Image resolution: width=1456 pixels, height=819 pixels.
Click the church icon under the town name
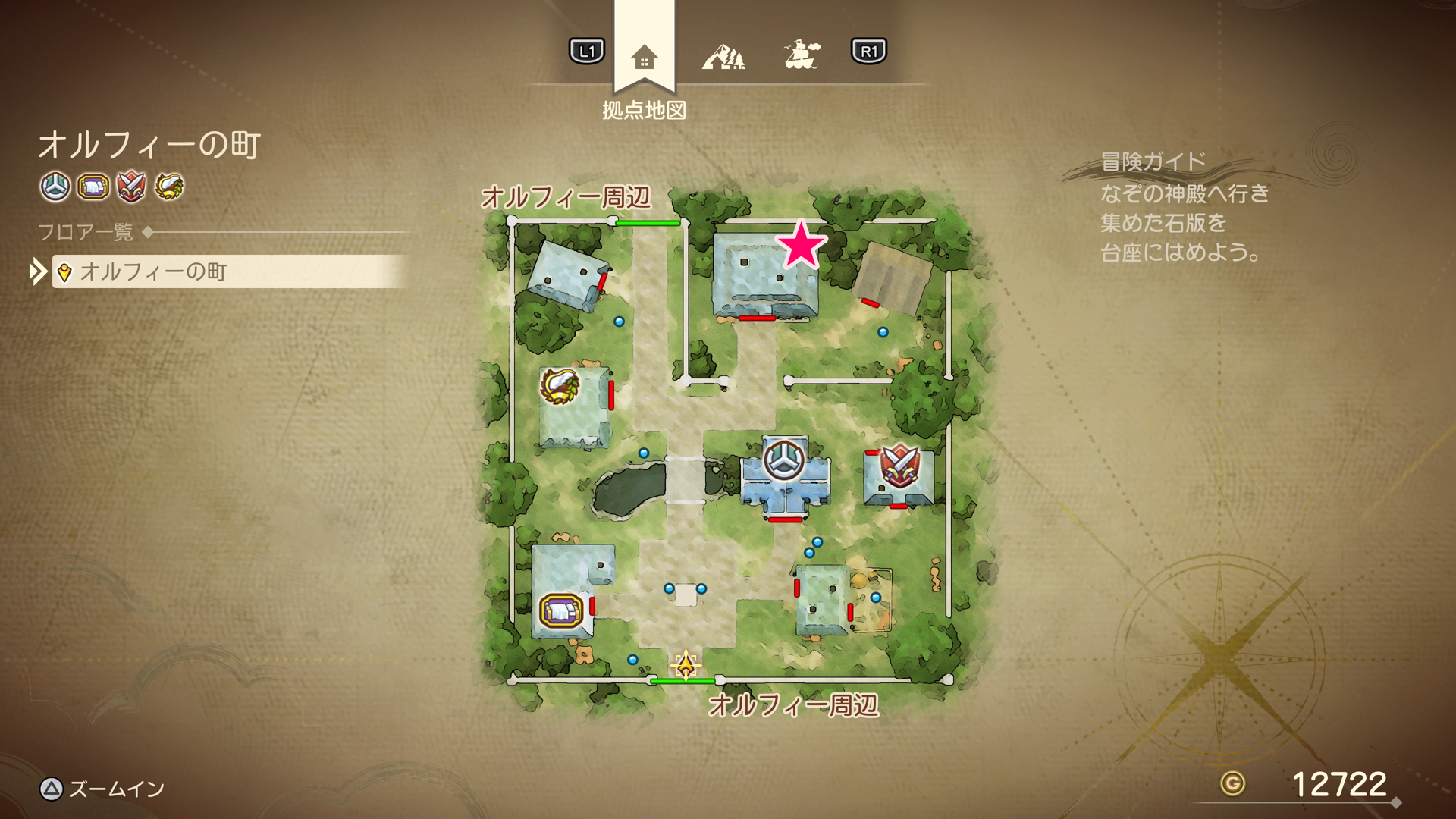pyautogui.click(x=55, y=187)
